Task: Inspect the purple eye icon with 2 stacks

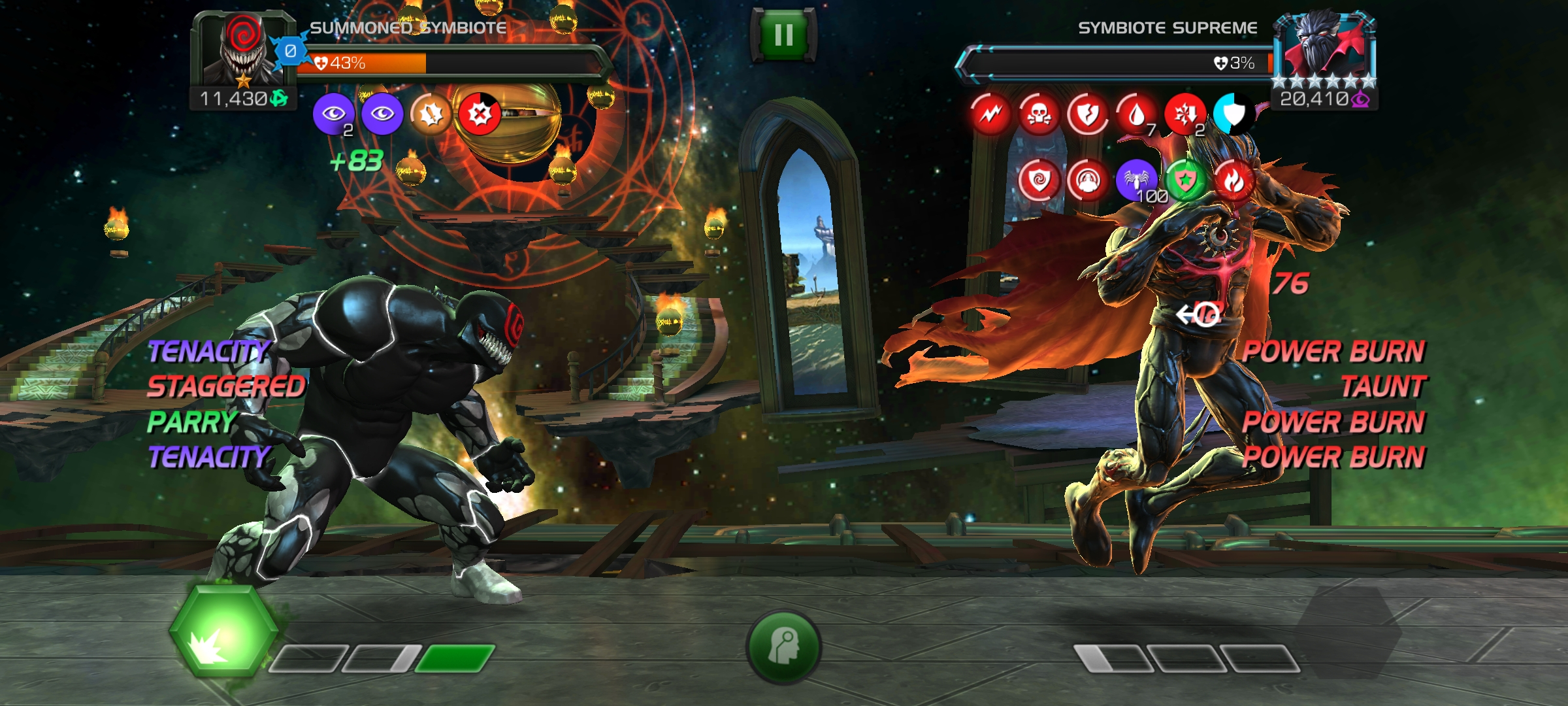Action: pyautogui.click(x=333, y=114)
